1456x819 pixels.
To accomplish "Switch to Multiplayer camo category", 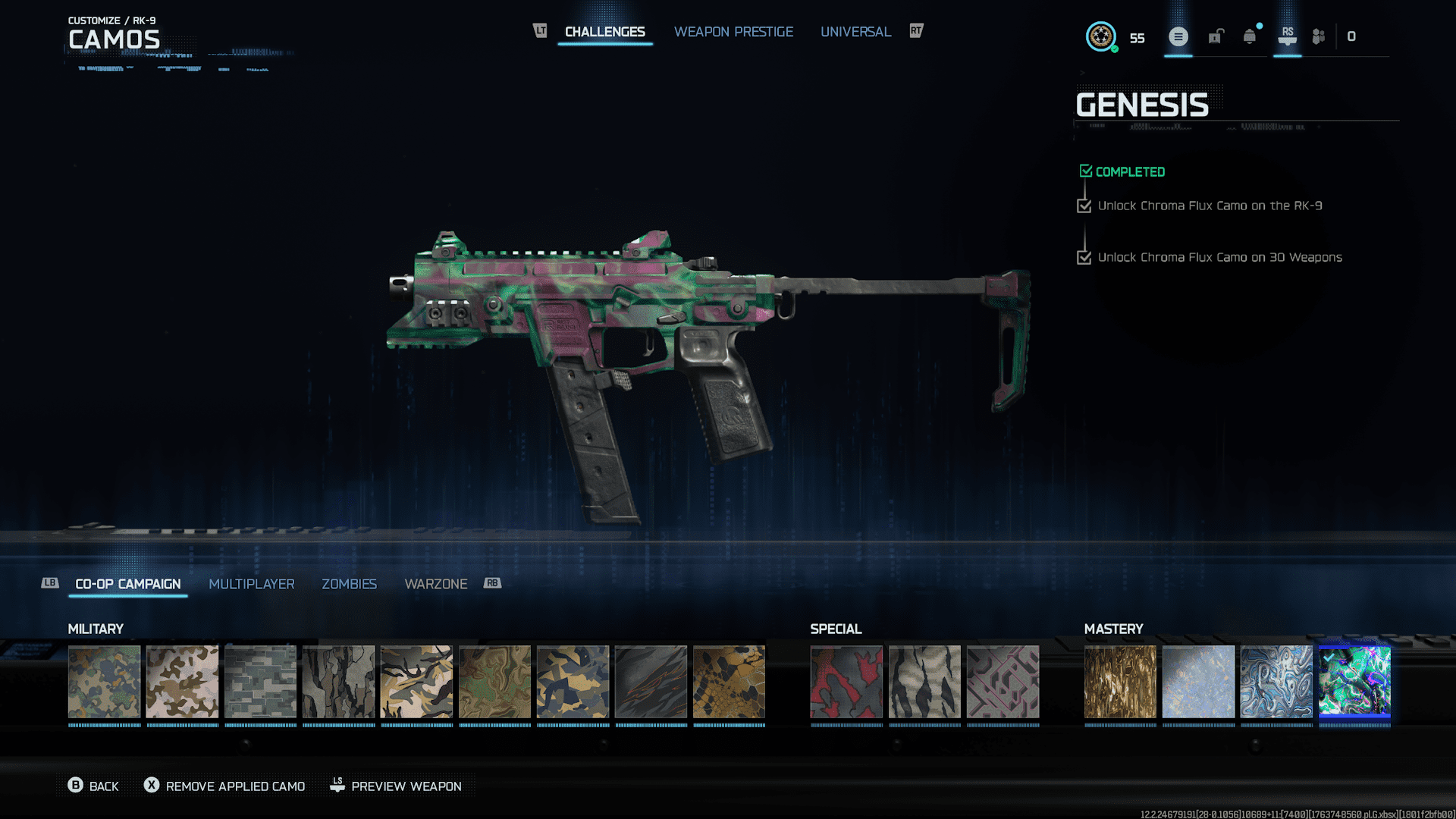I will [251, 584].
